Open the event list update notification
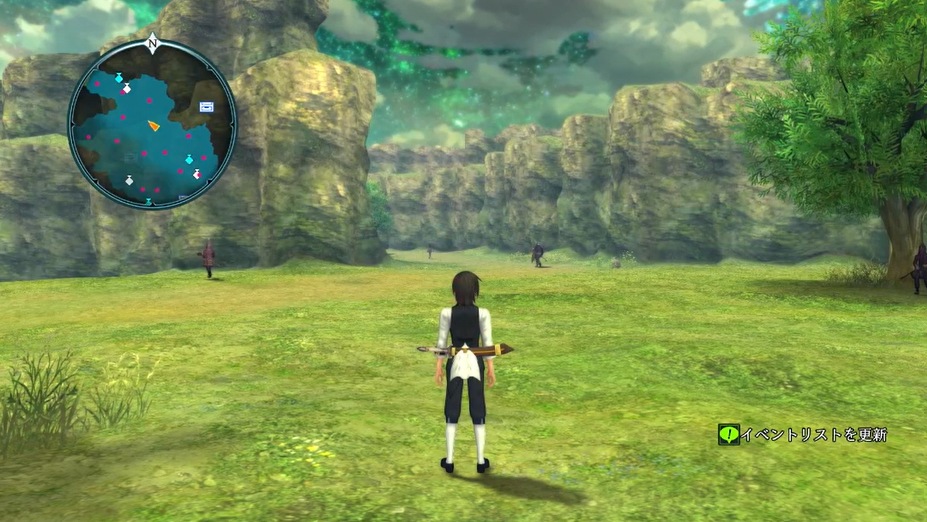The image size is (927, 522). point(803,434)
